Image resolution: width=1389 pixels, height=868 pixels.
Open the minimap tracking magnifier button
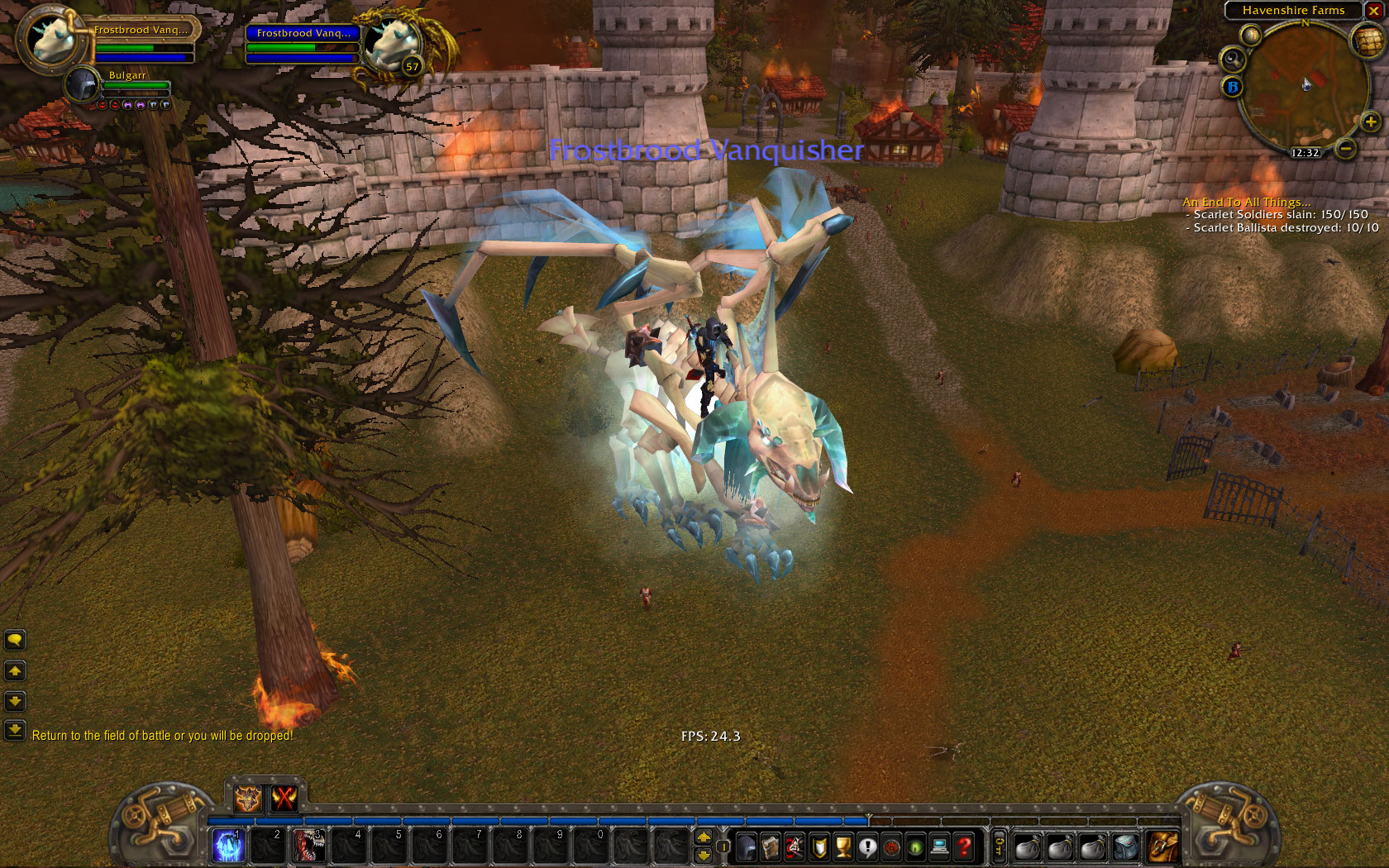pos(1232,59)
